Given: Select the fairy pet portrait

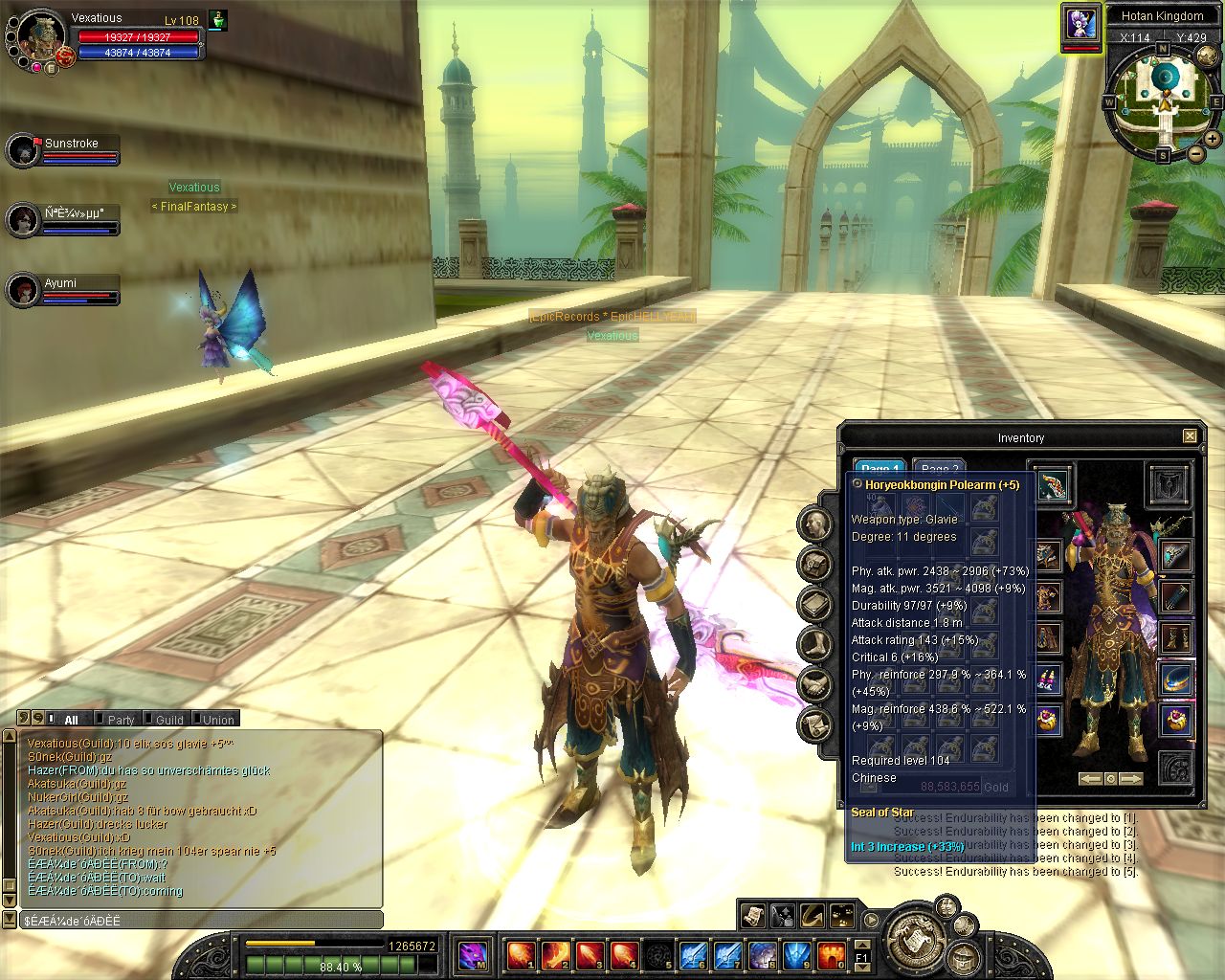Looking at the screenshot, I should tap(1080, 24).
